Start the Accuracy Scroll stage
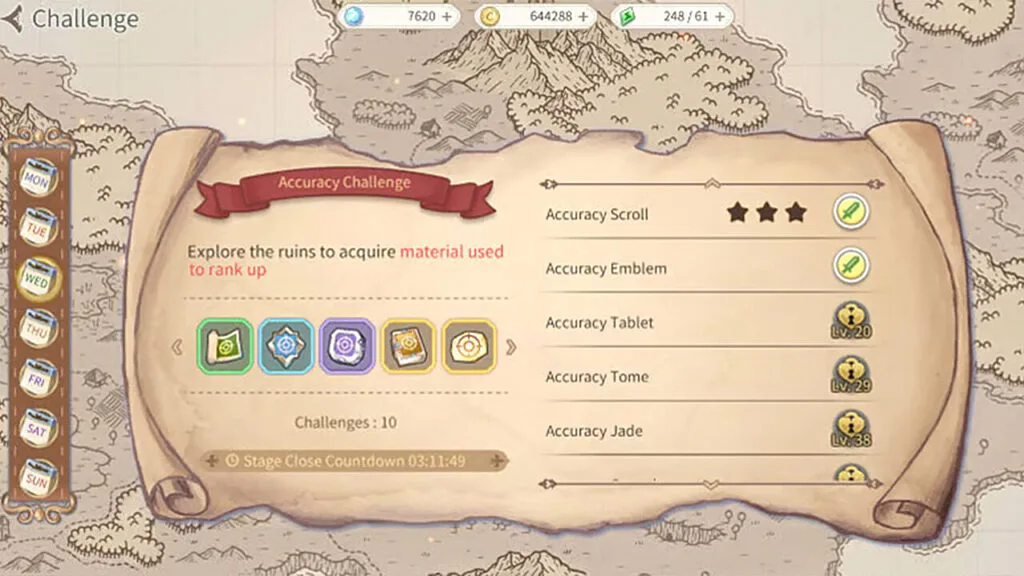The width and height of the screenshot is (1024, 576). point(851,212)
